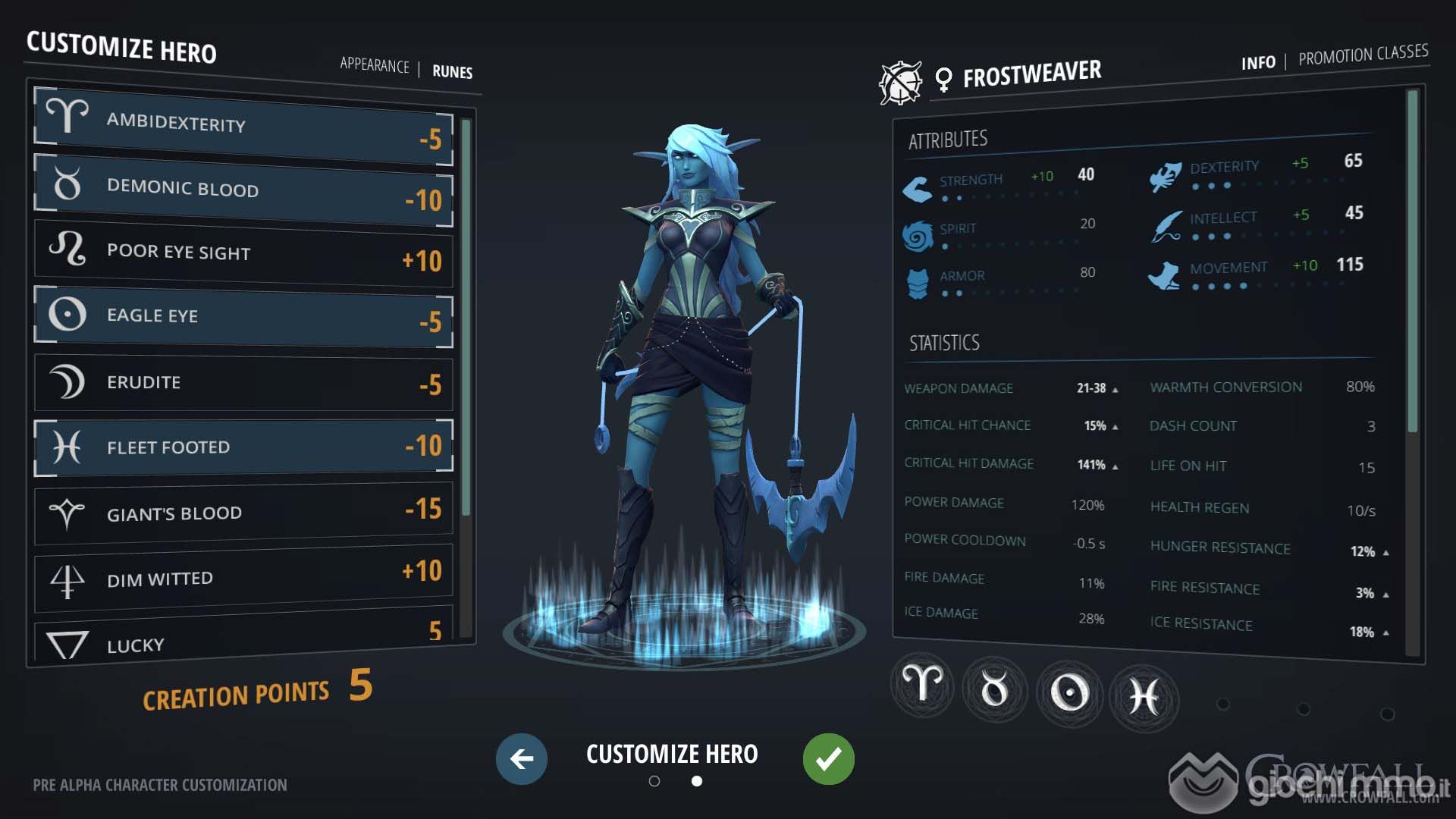The image size is (1456, 819).
Task: Deselect the Eagle Eye rune
Action: point(243,316)
